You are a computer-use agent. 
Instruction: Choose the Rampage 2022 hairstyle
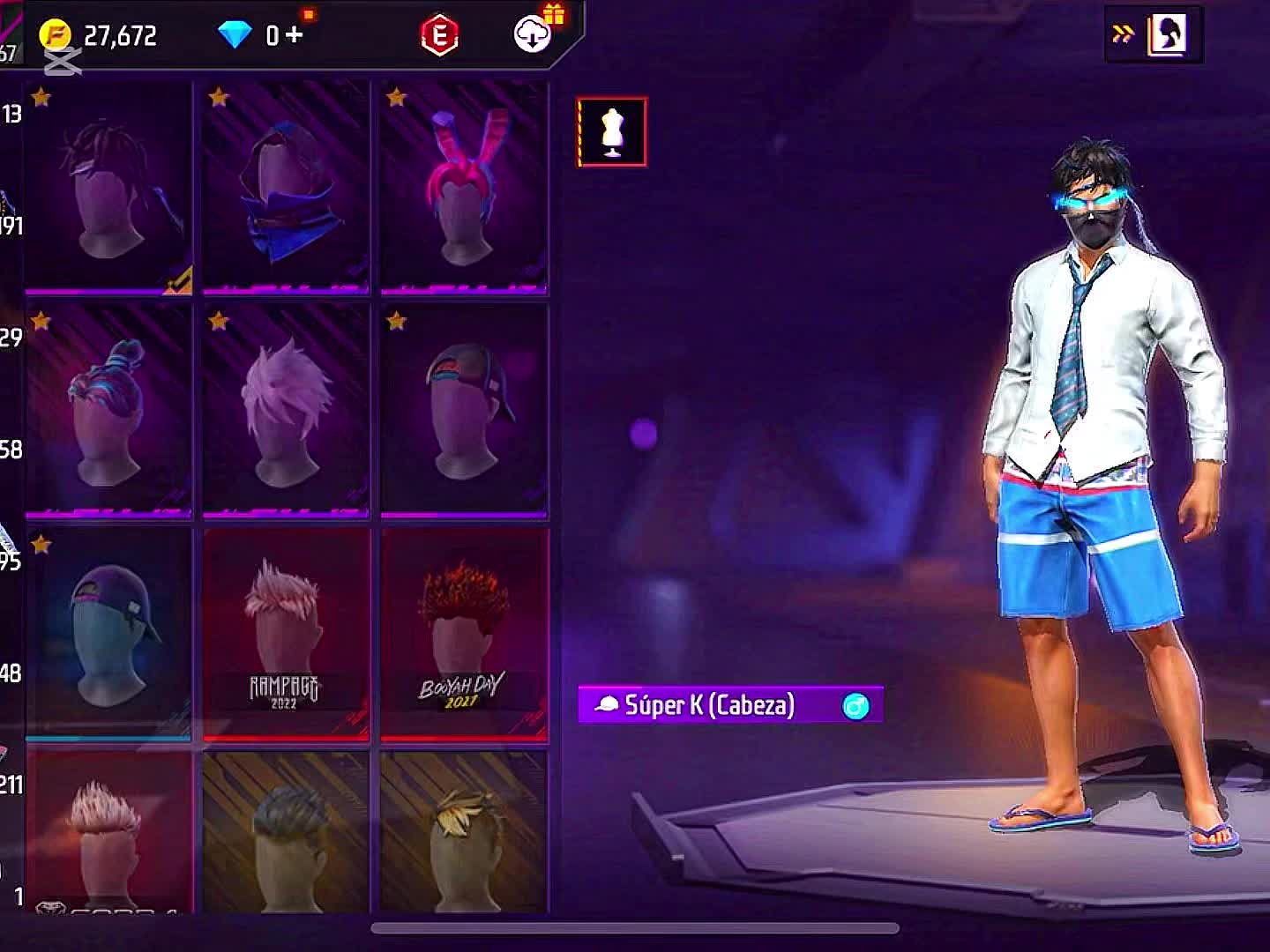[286, 633]
